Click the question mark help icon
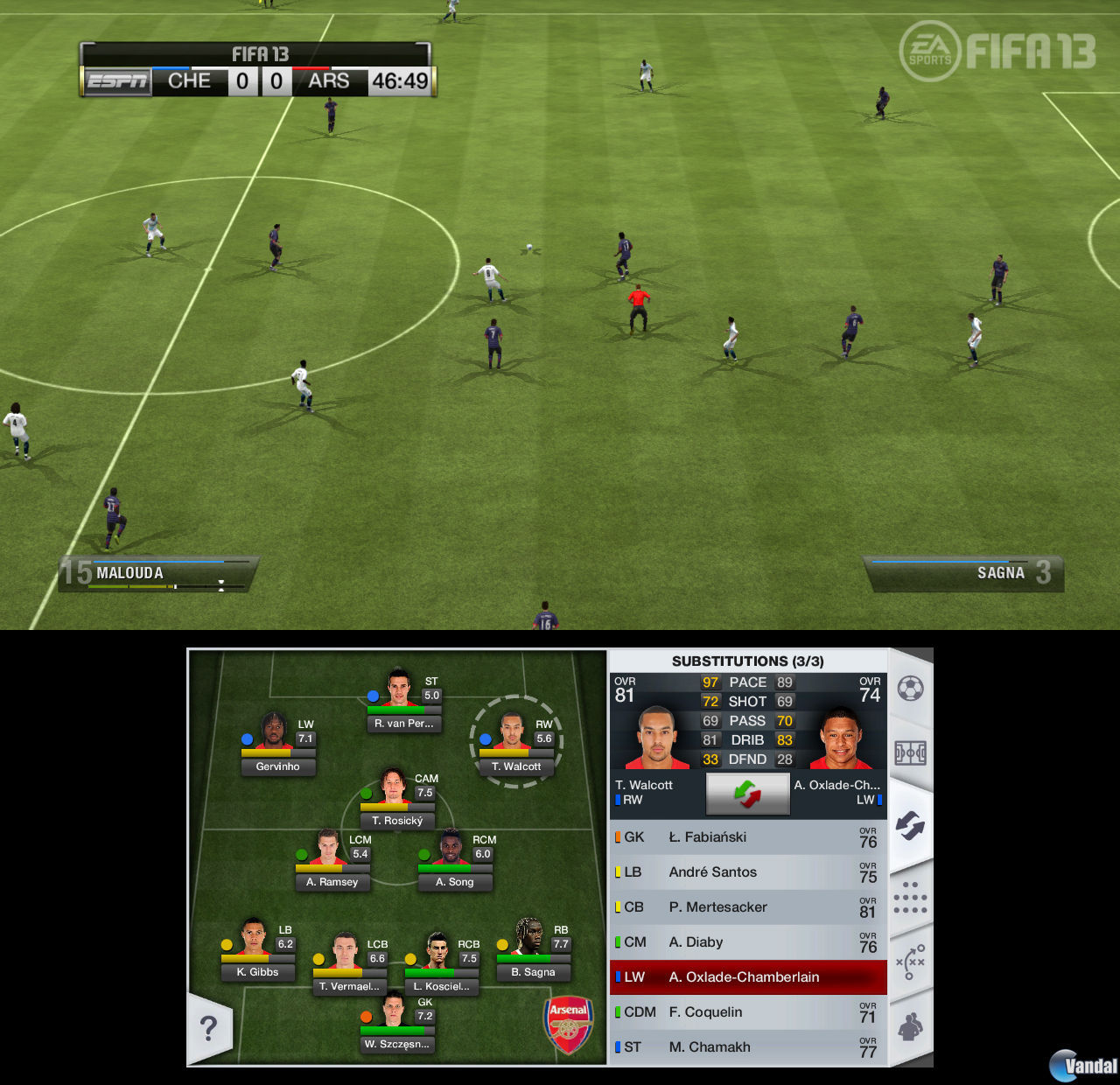The image size is (1120, 1085). click(x=209, y=1030)
